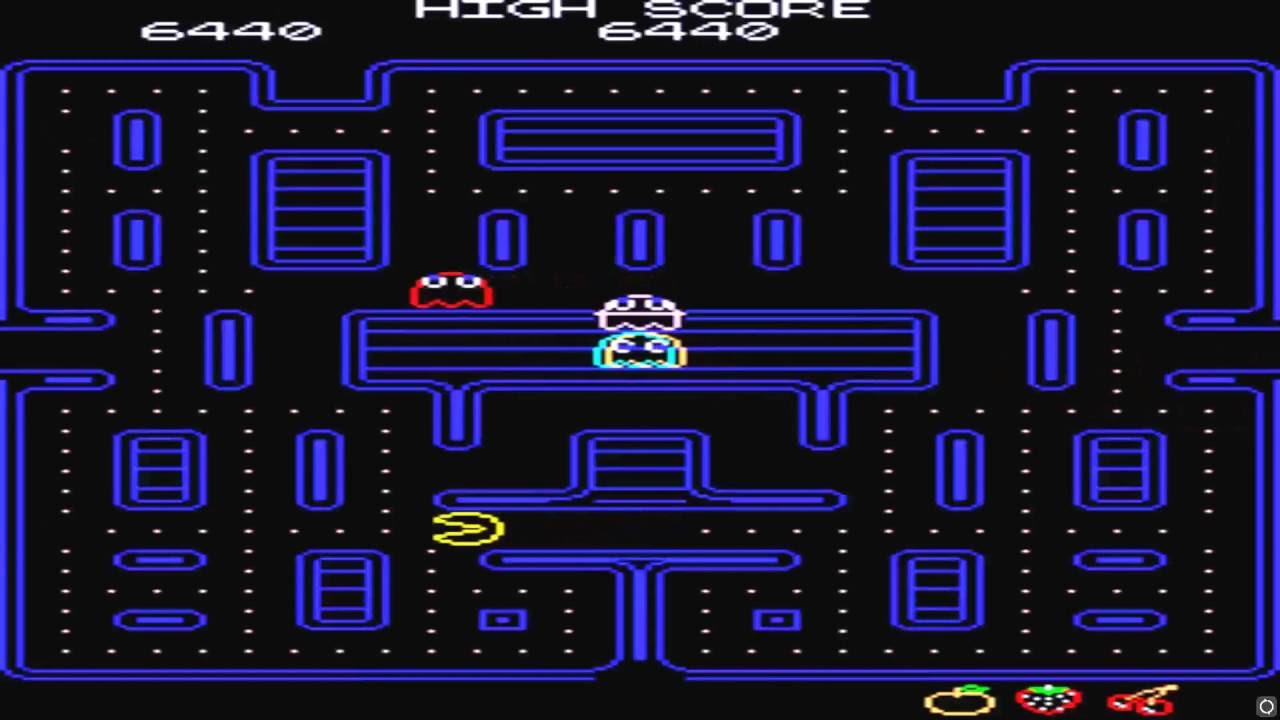The width and height of the screenshot is (1280, 720).
Task: Click the HIGH SCORE label
Action: (x=640, y=10)
